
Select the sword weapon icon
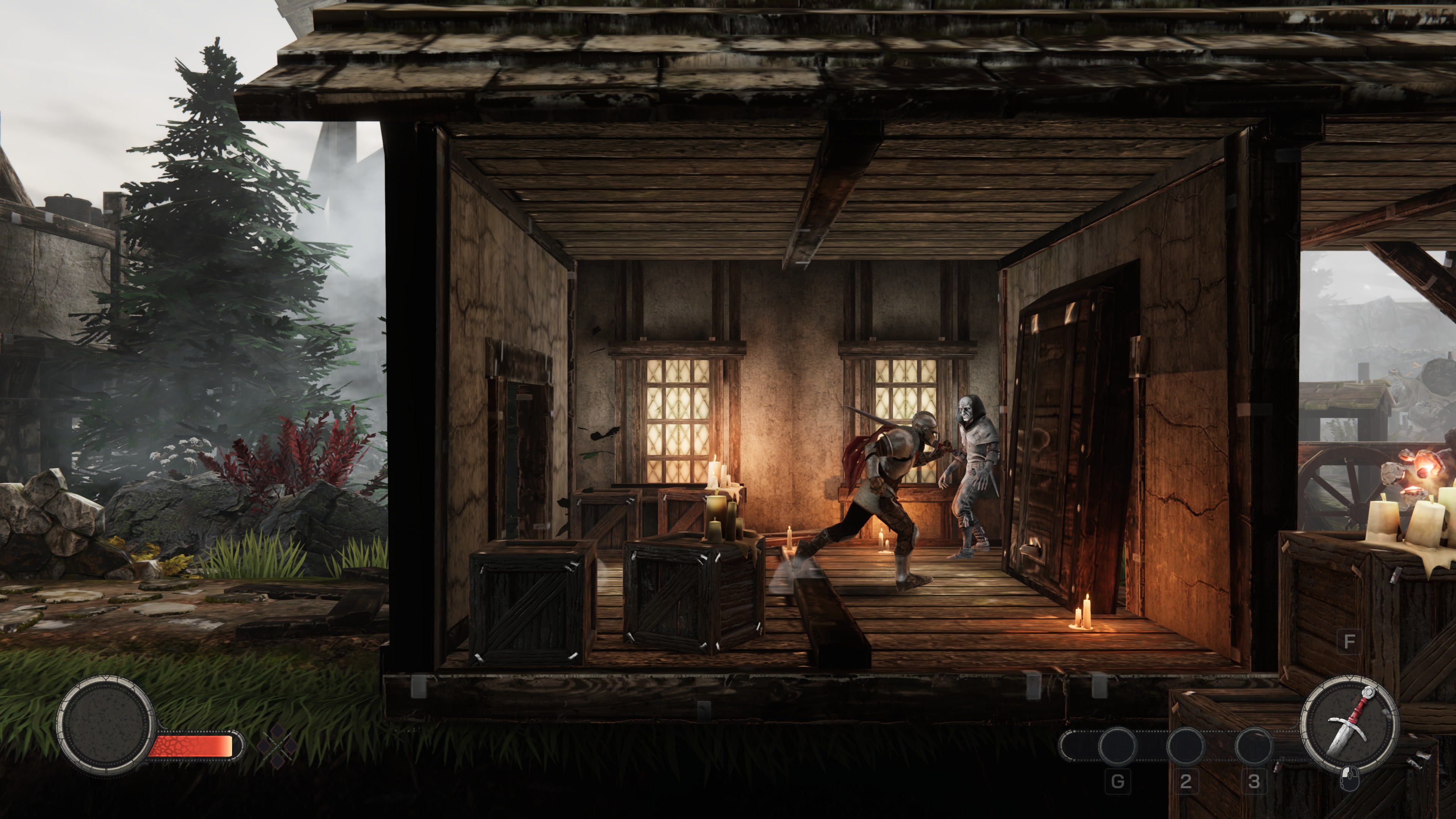point(1348,727)
